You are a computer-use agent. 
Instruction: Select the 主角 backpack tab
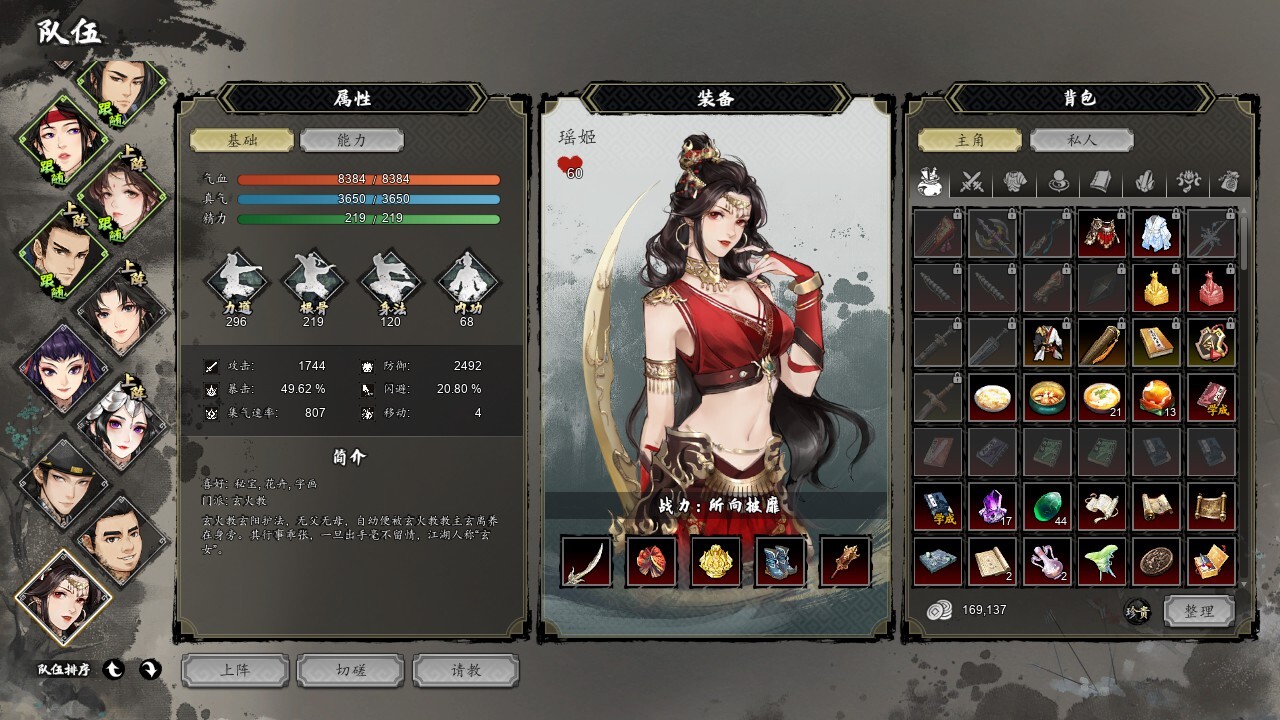(x=970, y=140)
